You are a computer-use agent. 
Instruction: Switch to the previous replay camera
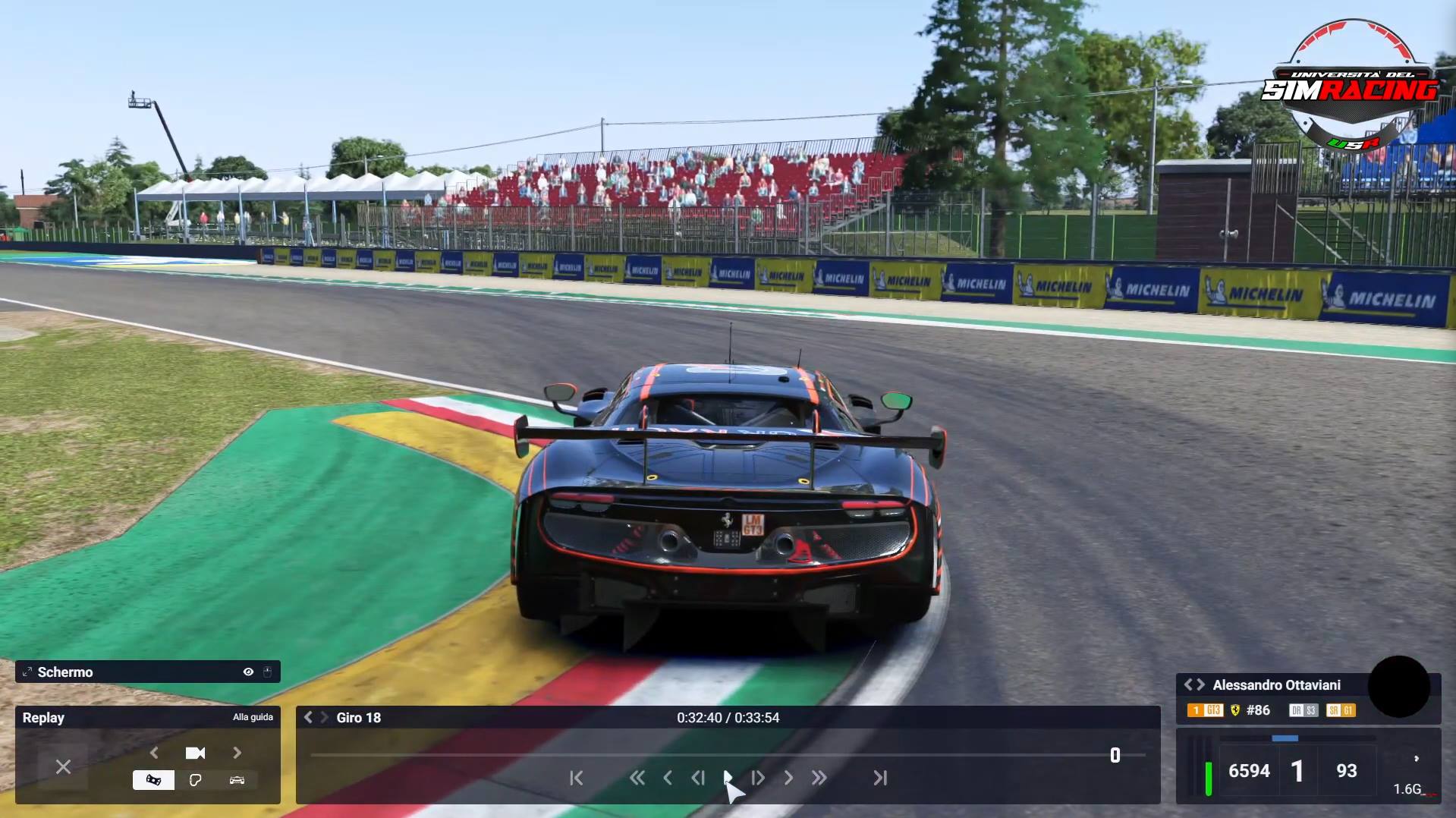coord(155,753)
